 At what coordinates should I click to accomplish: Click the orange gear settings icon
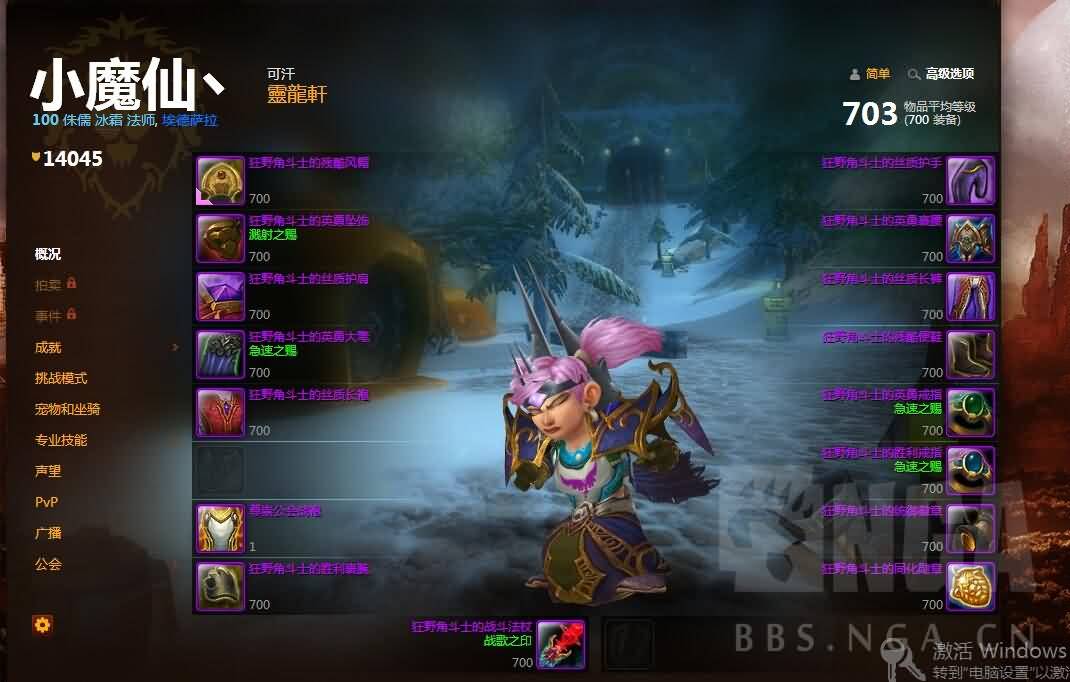[x=43, y=625]
